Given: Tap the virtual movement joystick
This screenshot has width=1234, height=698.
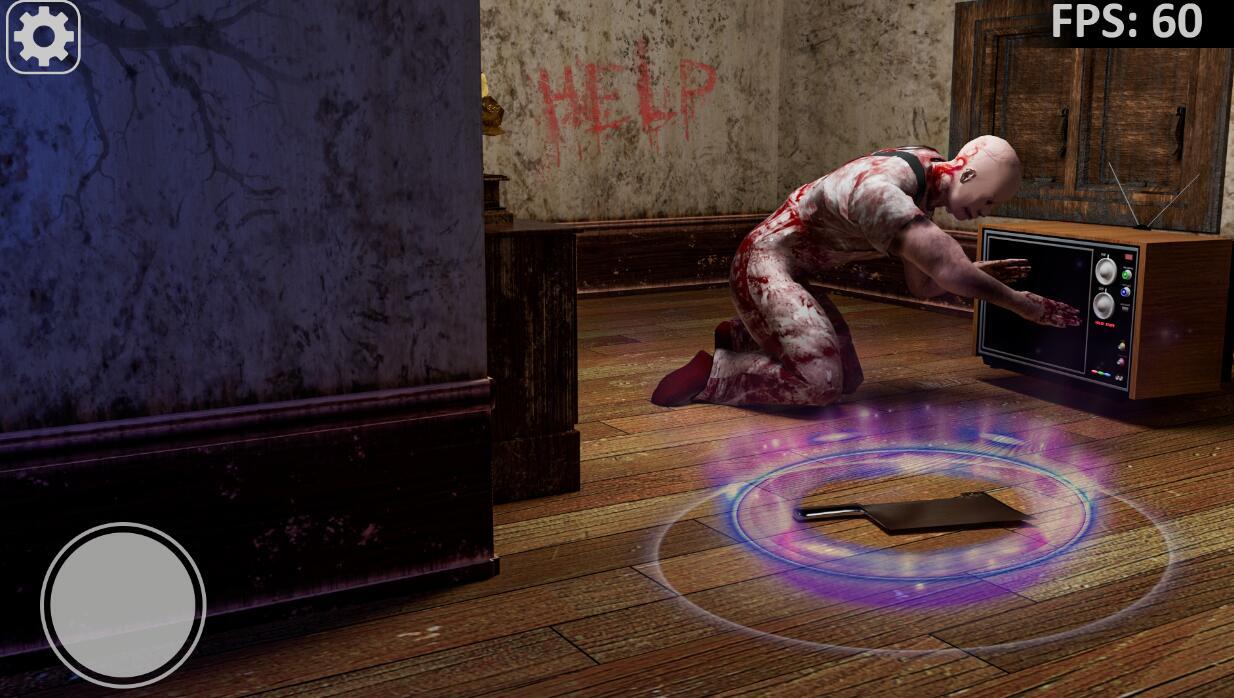Looking at the screenshot, I should pyautogui.click(x=123, y=605).
